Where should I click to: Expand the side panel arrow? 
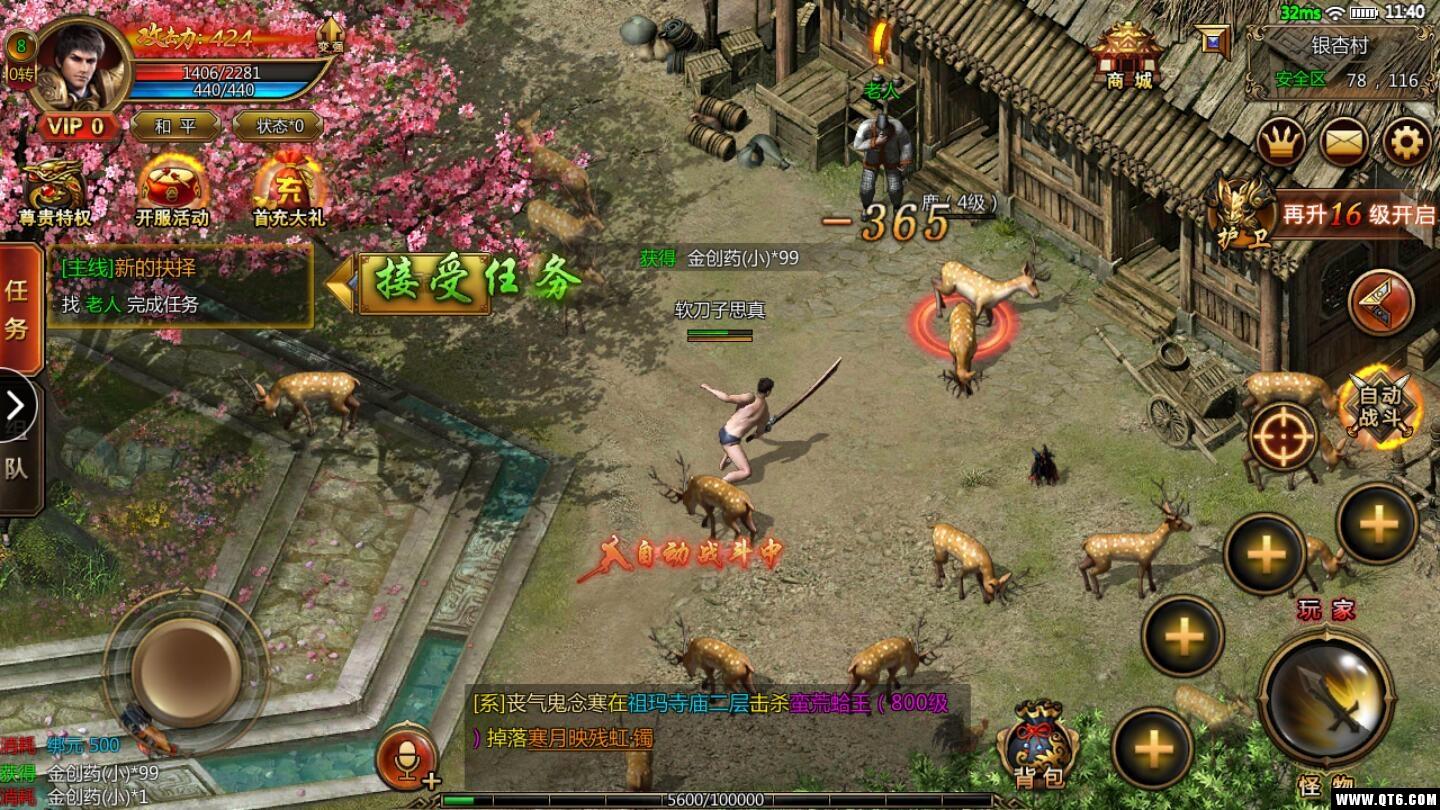pyautogui.click(x=16, y=406)
